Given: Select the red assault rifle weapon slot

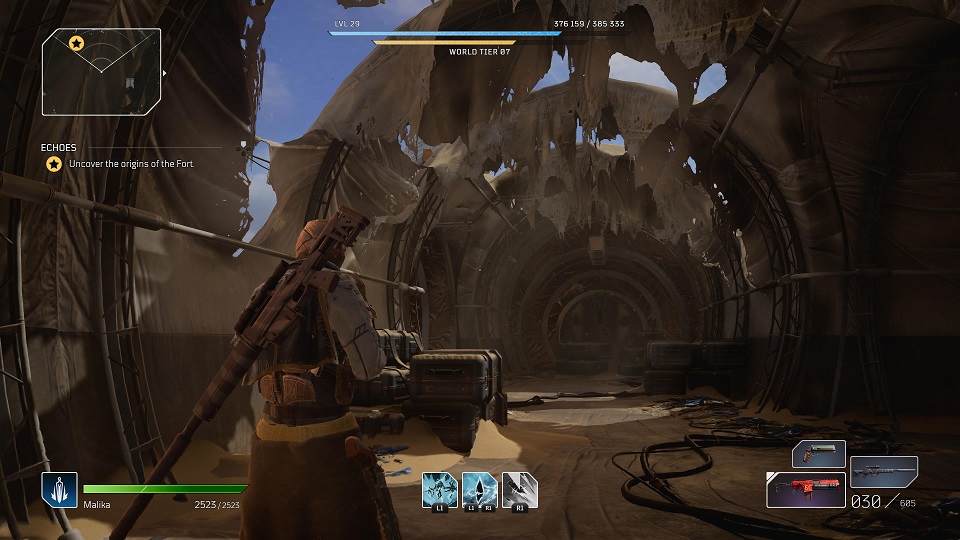Looking at the screenshot, I should [x=806, y=490].
